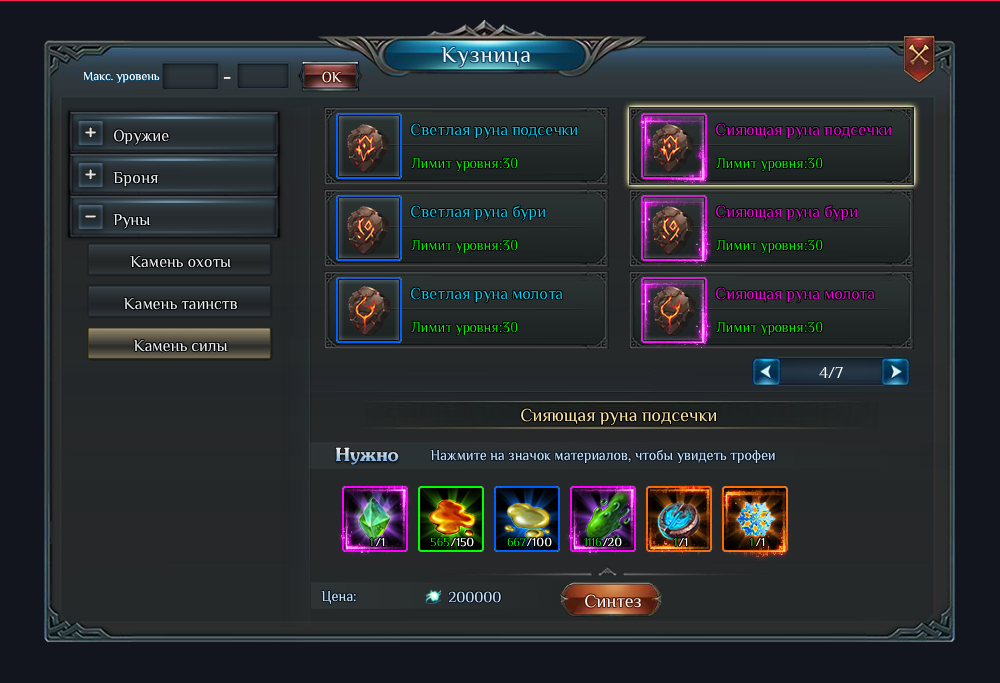Inspect the green crystal material icon
Screen dimensions: 1000x683
click(x=375, y=519)
